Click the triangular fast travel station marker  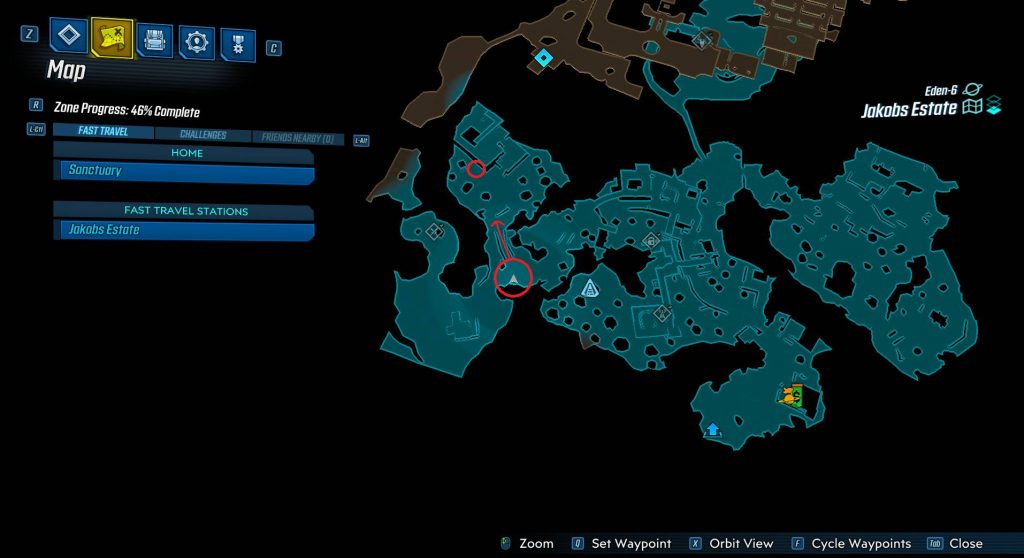(590, 289)
